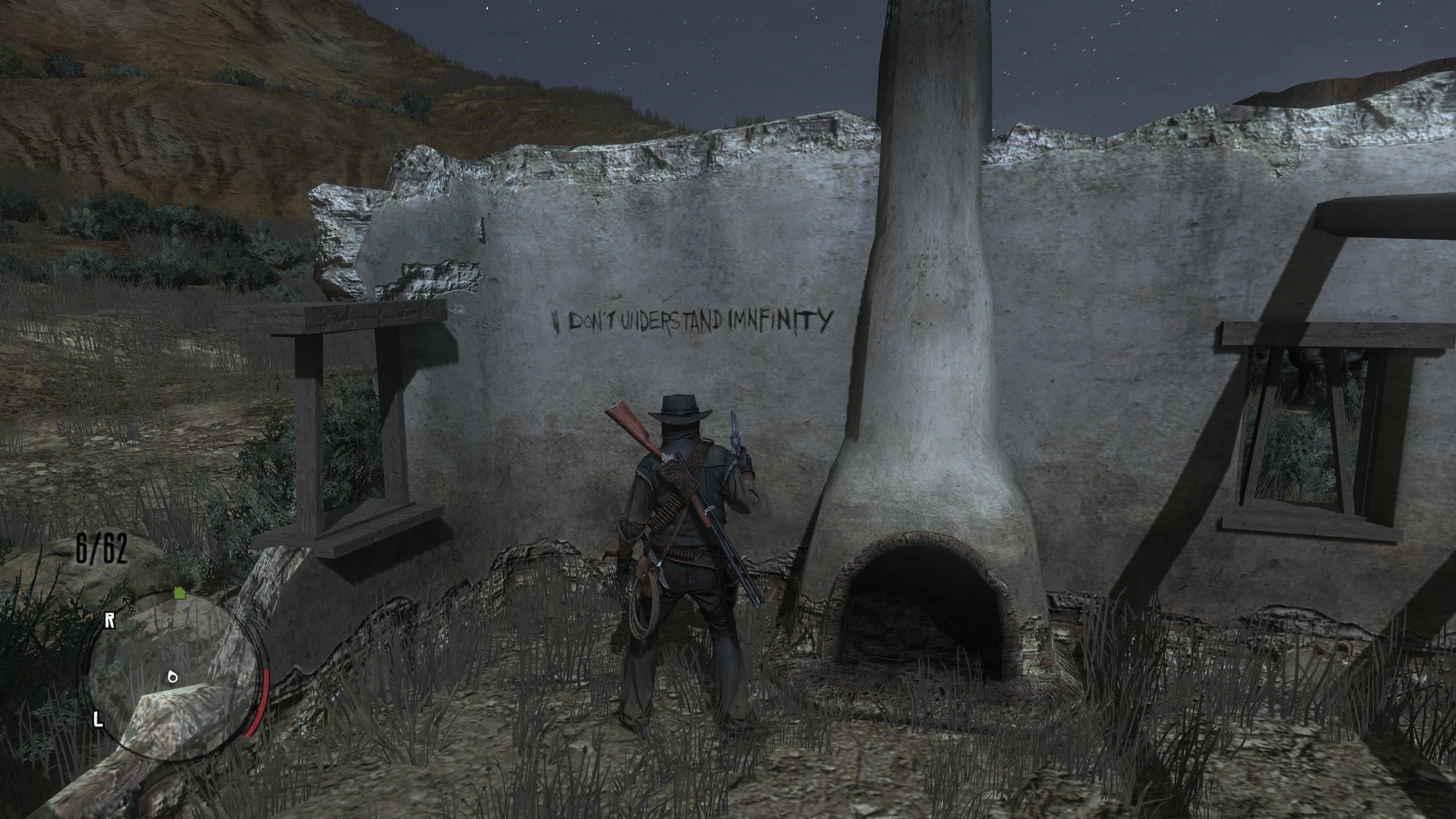Click the black north arrow on minimap rim
This screenshot has width=1456, height=819.
[x=129, y=605]
